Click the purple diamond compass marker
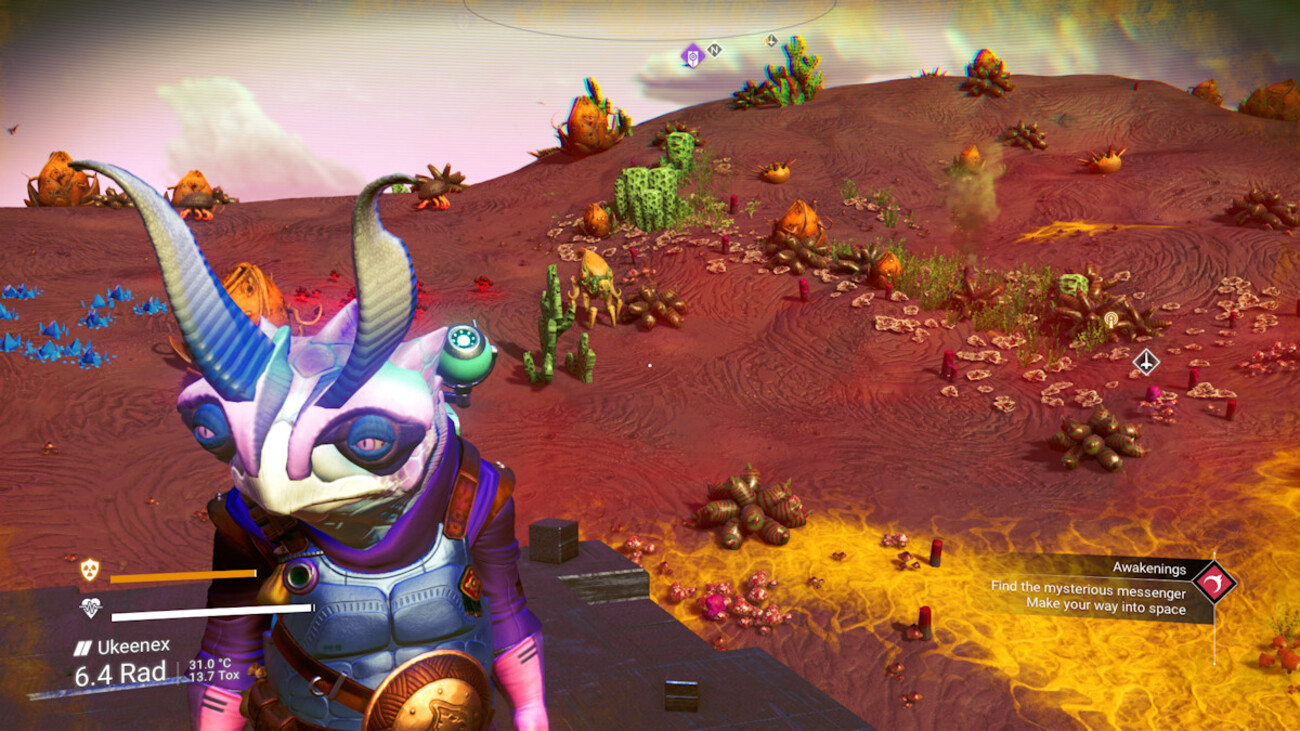 692,55
